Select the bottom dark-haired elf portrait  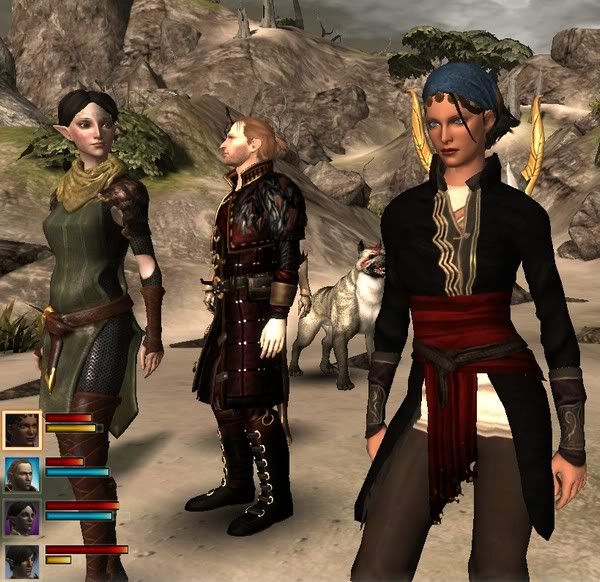pyautogui.click(x=21, y=560)
